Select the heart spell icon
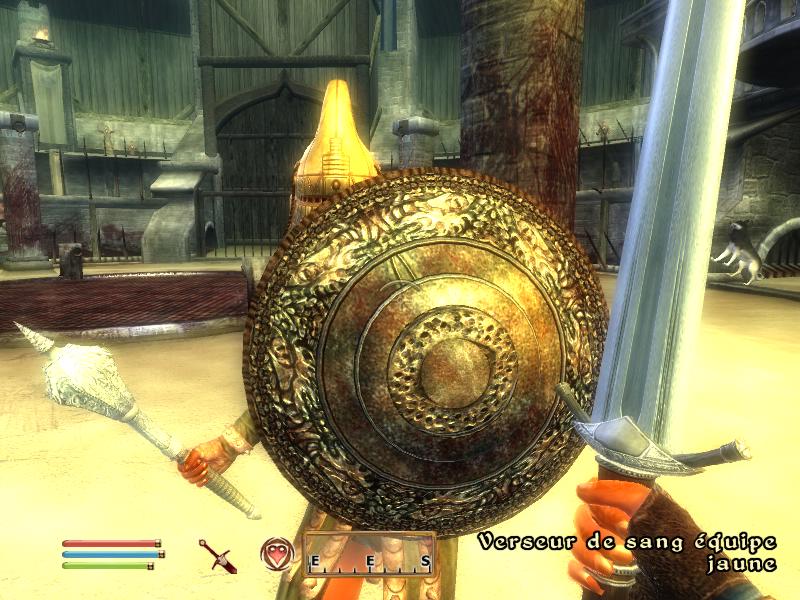Viewport: 800px width, 600px height. coord(277,553)
